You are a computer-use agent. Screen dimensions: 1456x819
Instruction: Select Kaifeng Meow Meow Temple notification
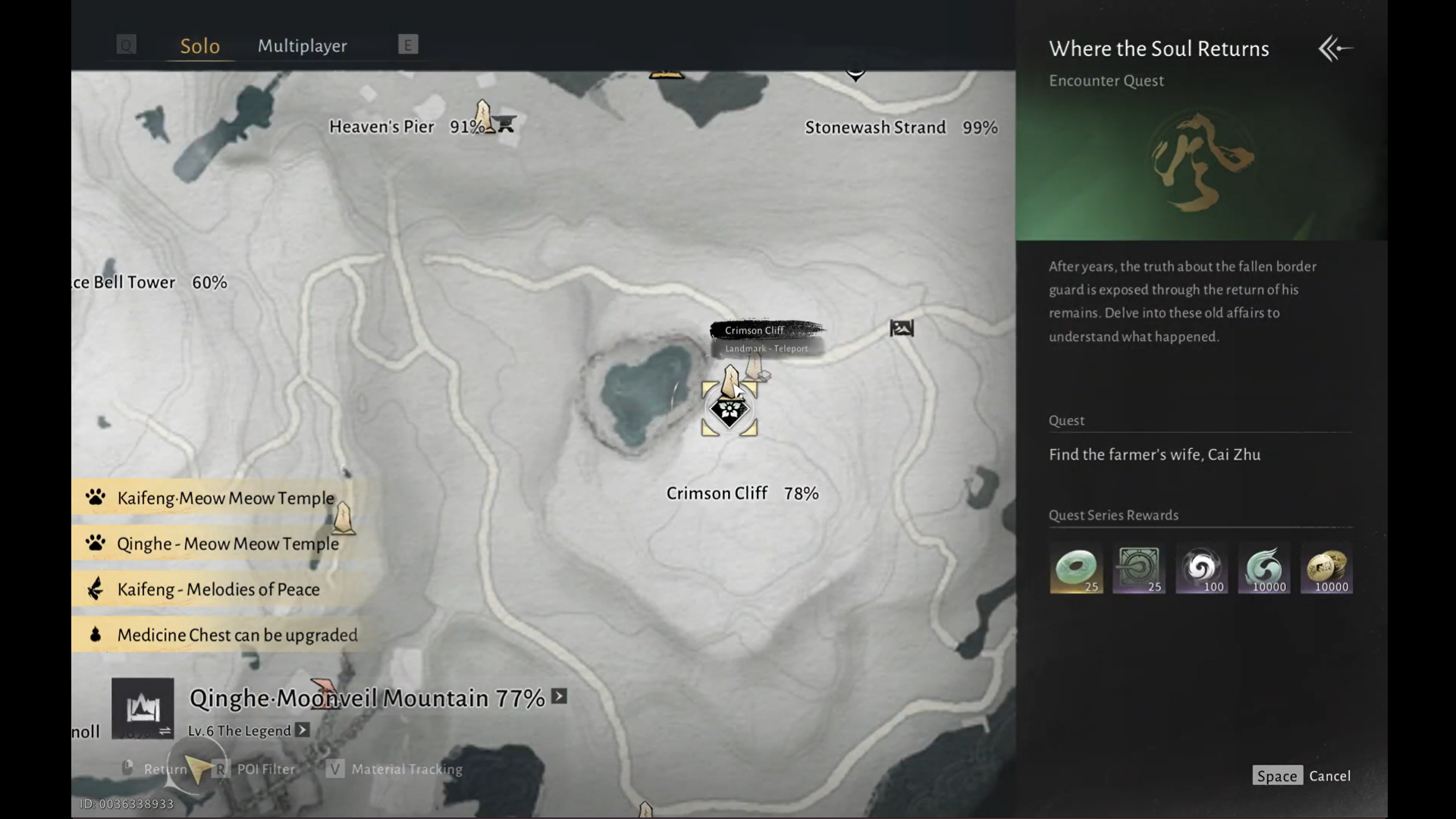coord(225,498)
